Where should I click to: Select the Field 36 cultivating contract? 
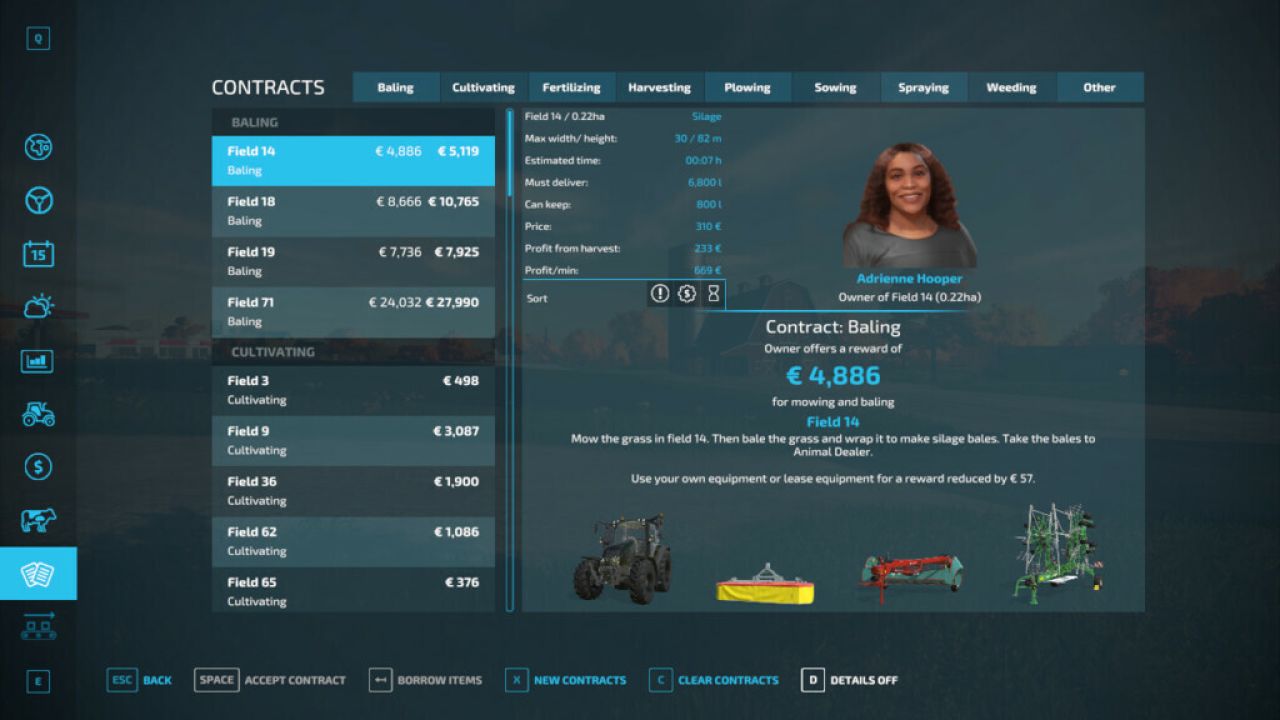352,490
